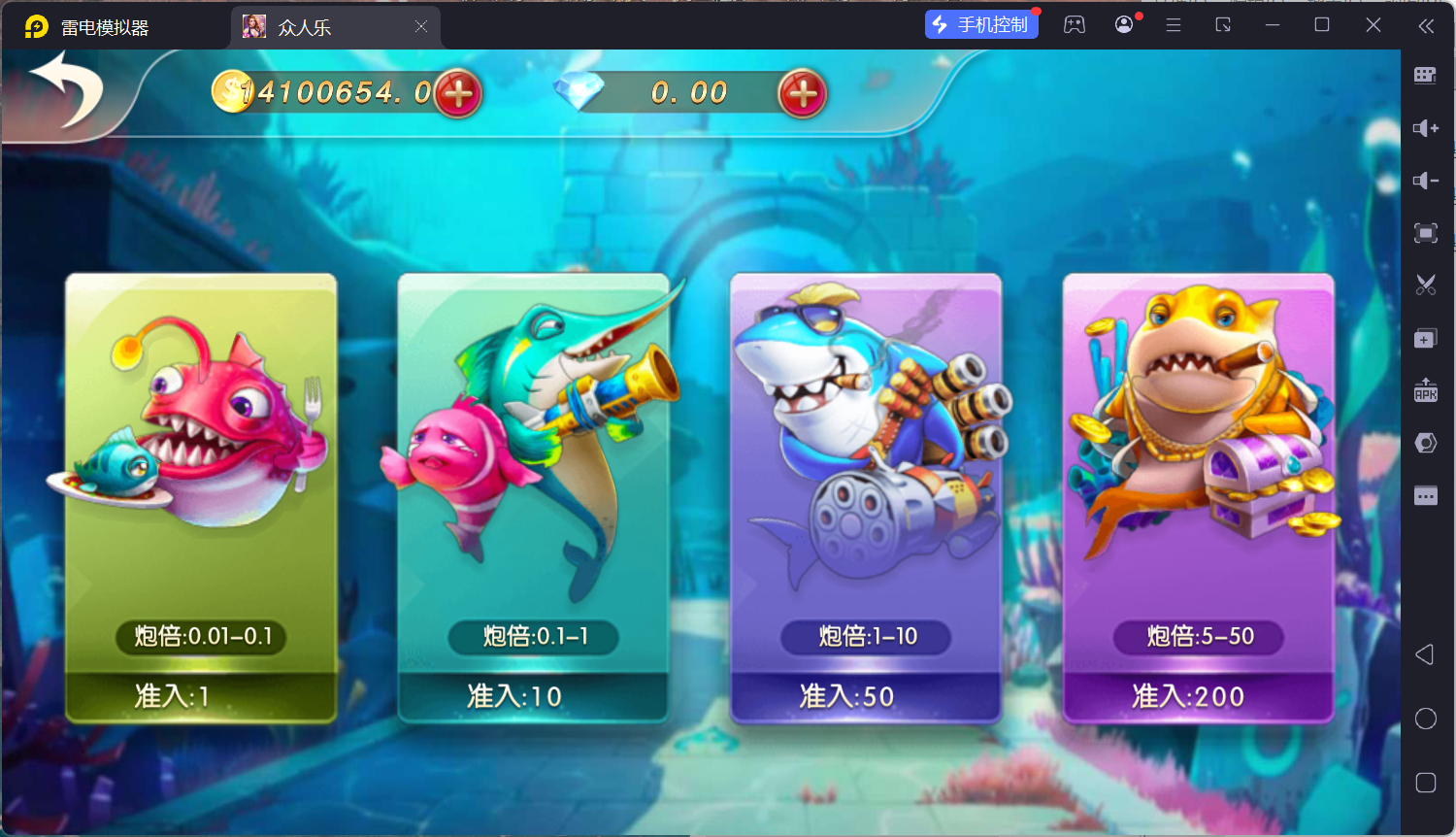
Task: Click the 手机控制 phone control button
Action: 981,24
